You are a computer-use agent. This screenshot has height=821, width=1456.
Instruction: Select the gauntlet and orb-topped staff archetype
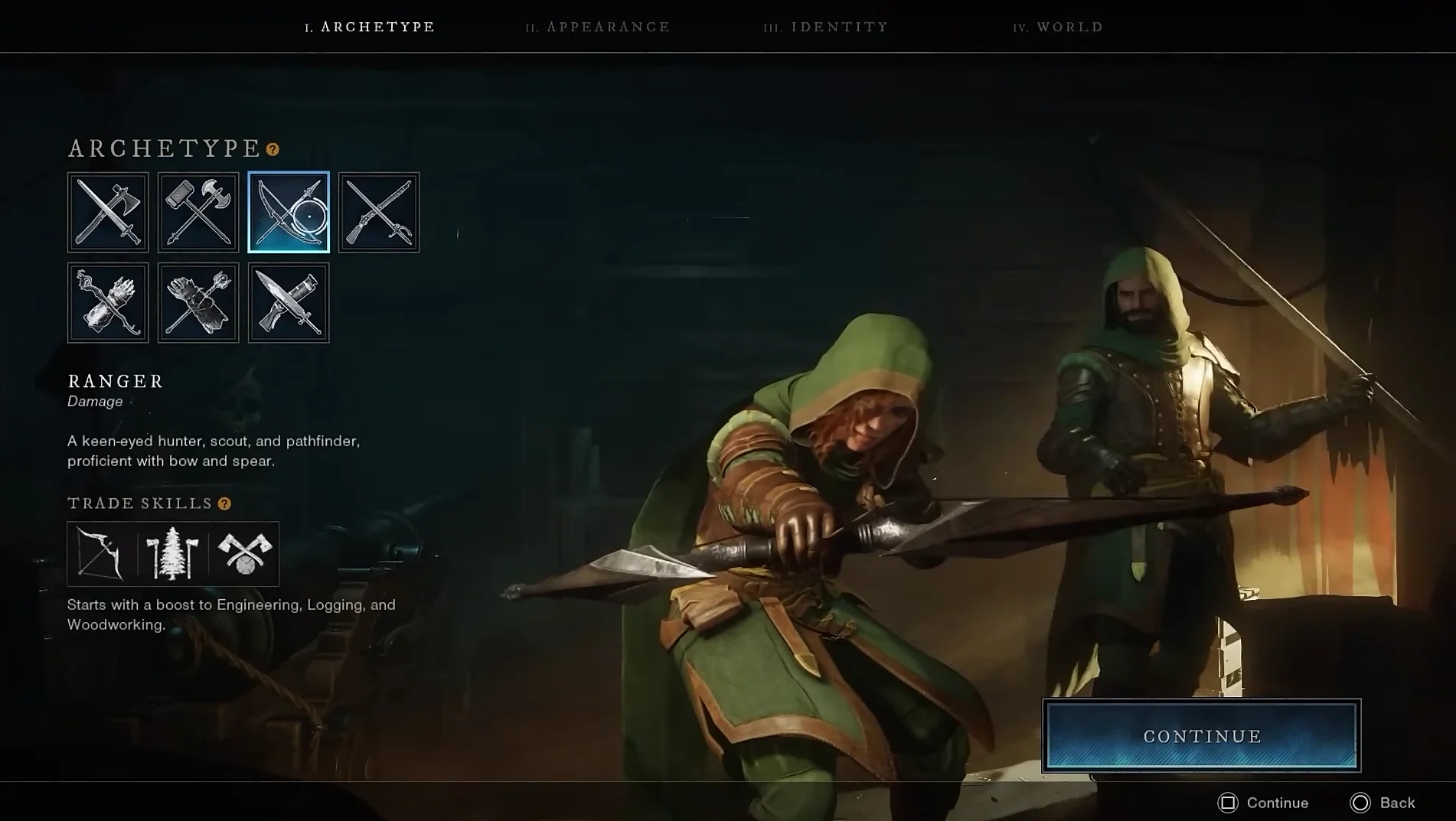[x=198, y=302]
